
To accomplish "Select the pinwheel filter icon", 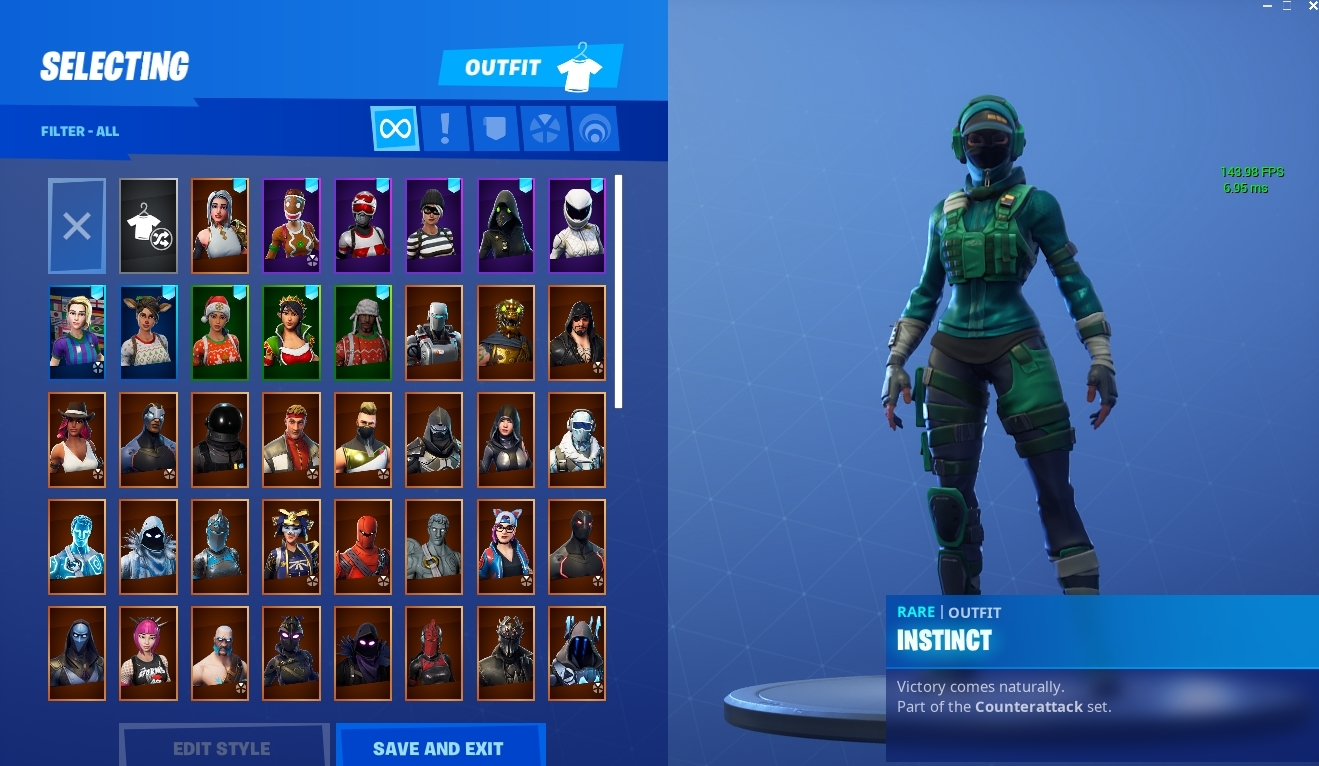I will tap(544, 128).
